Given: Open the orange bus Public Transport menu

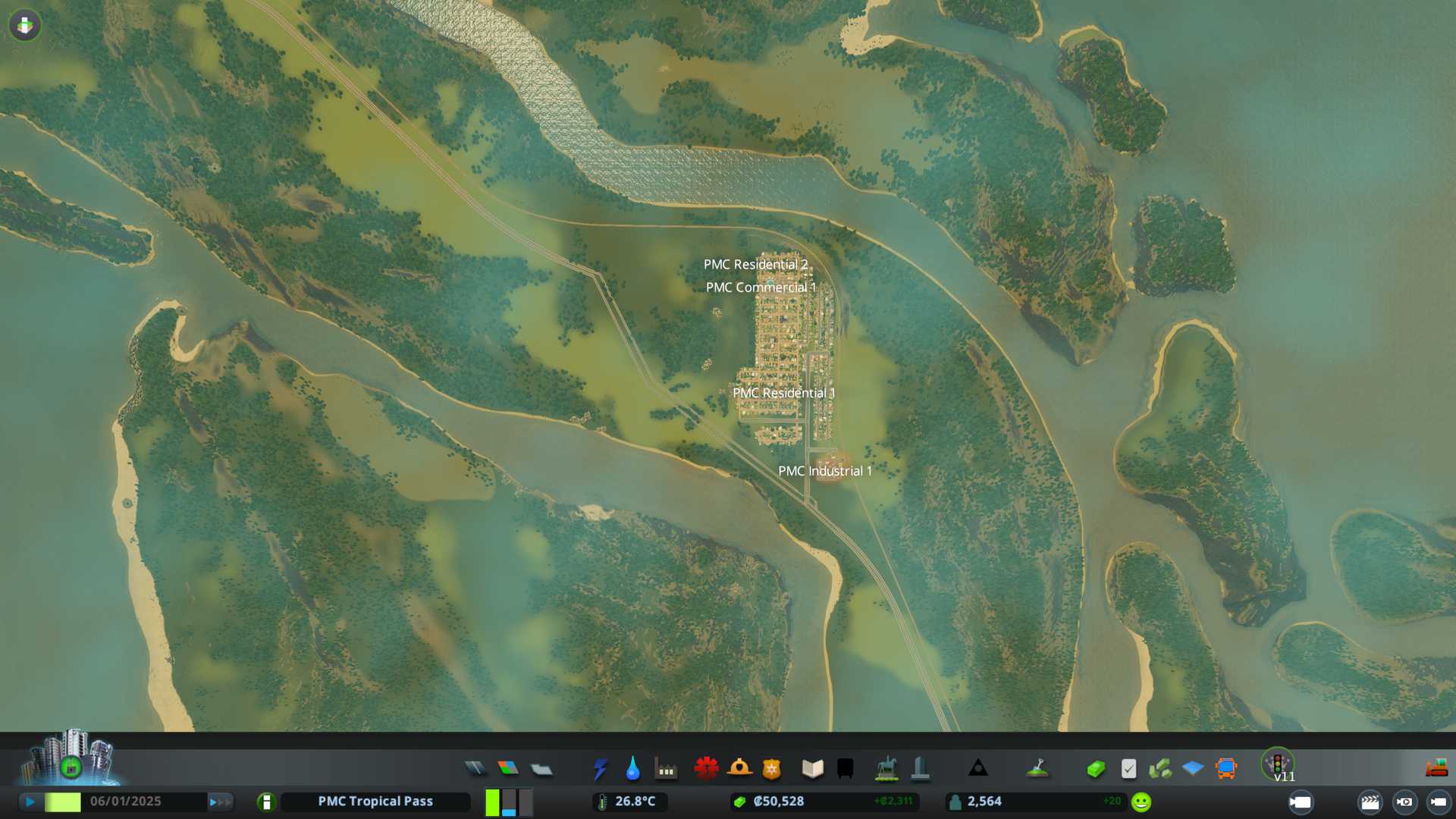Looking at the screenshot, I should [1225, 769].
